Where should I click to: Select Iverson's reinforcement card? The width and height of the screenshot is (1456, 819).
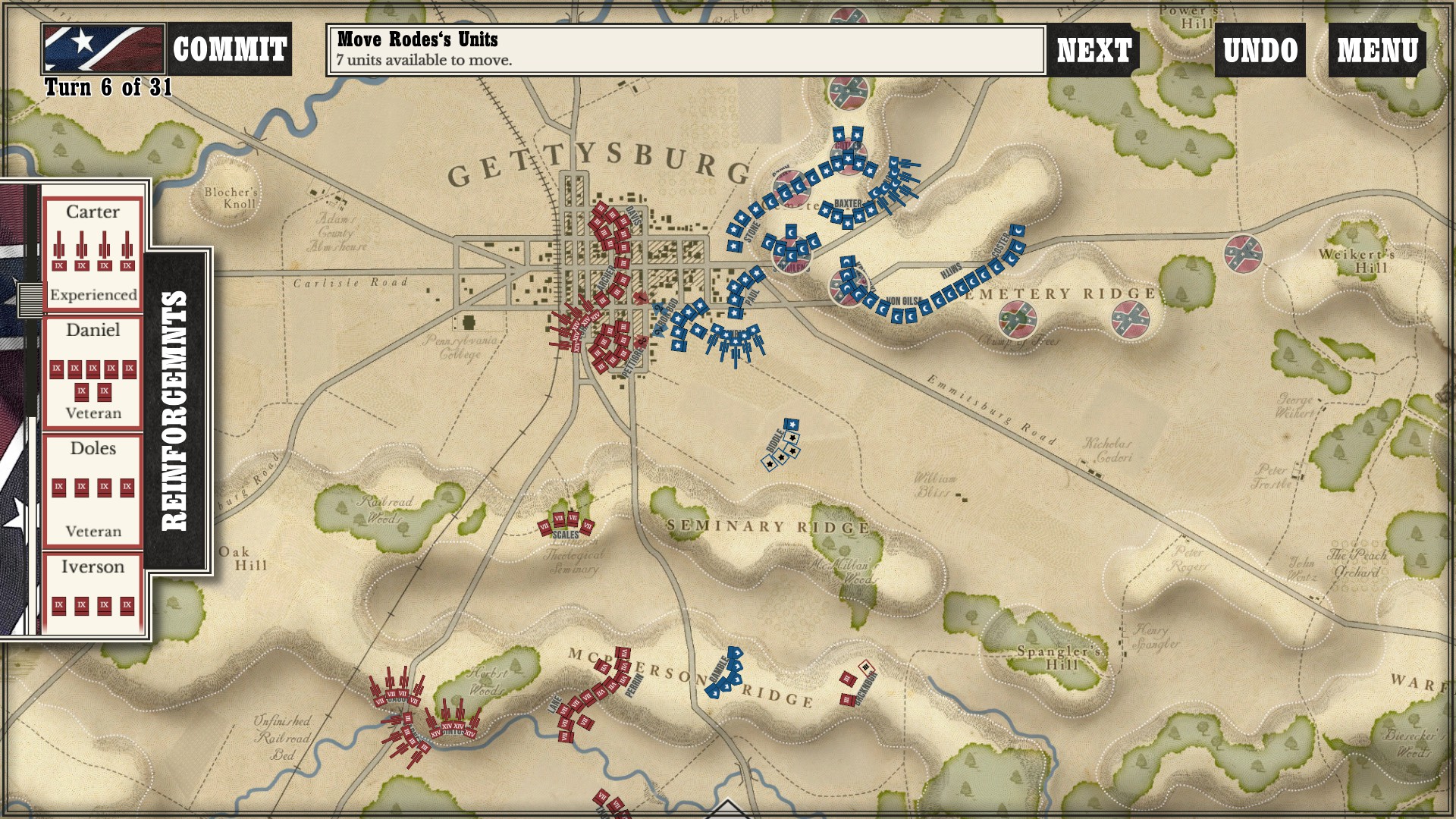93,593
